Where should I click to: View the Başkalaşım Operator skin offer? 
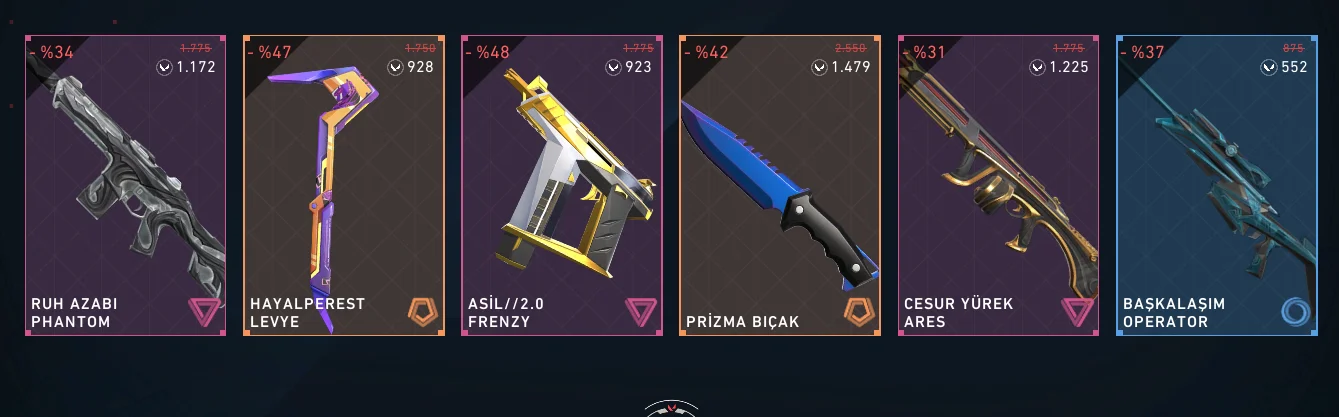(1216, 186)
